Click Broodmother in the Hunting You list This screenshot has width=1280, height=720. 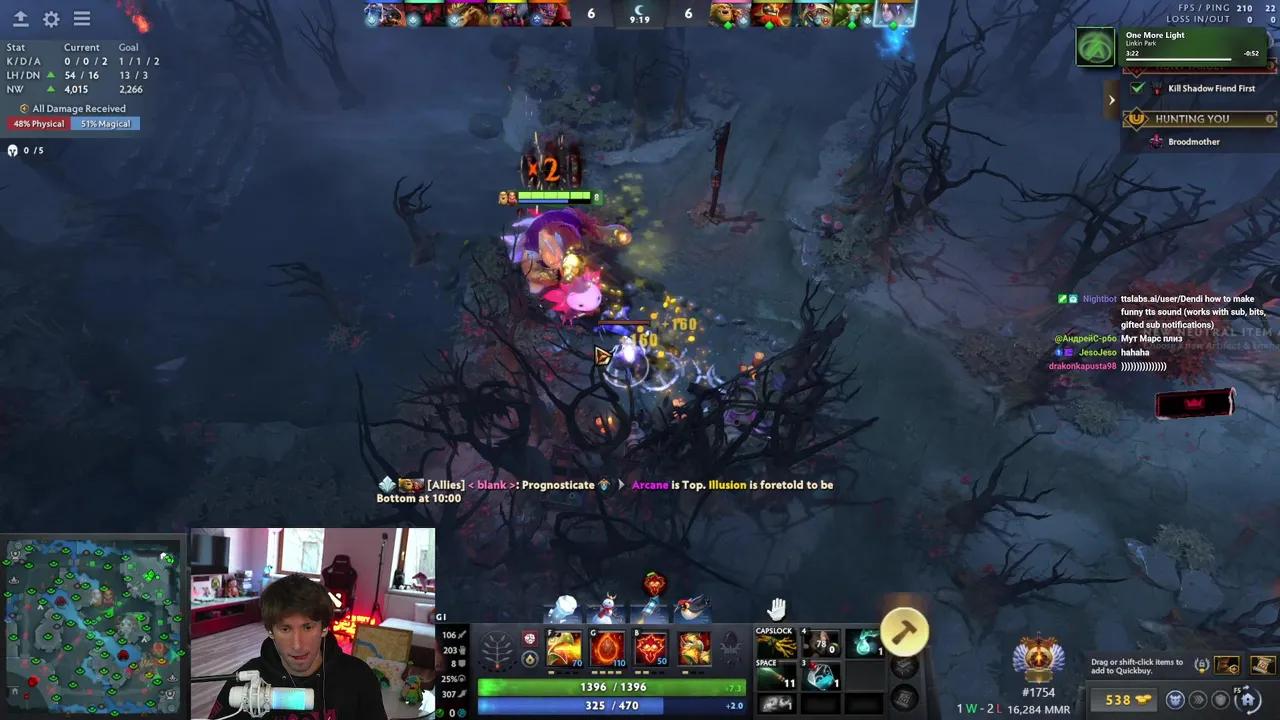click(1193, 141)
